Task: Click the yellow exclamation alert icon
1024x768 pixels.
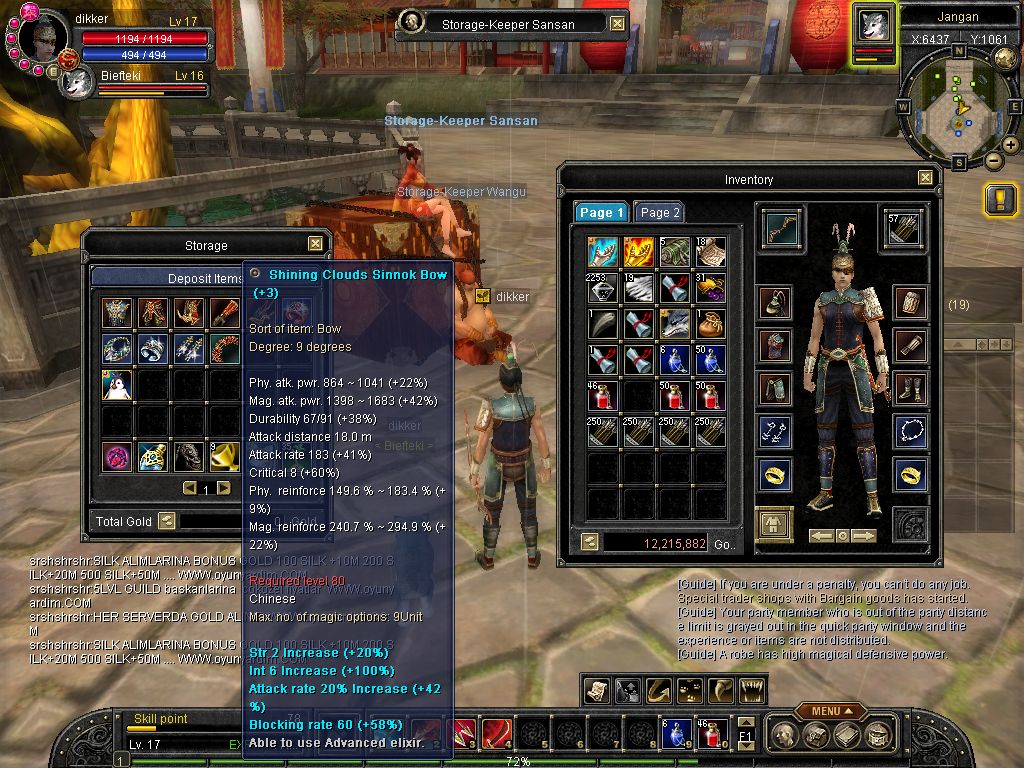Action: point(1000,200)
